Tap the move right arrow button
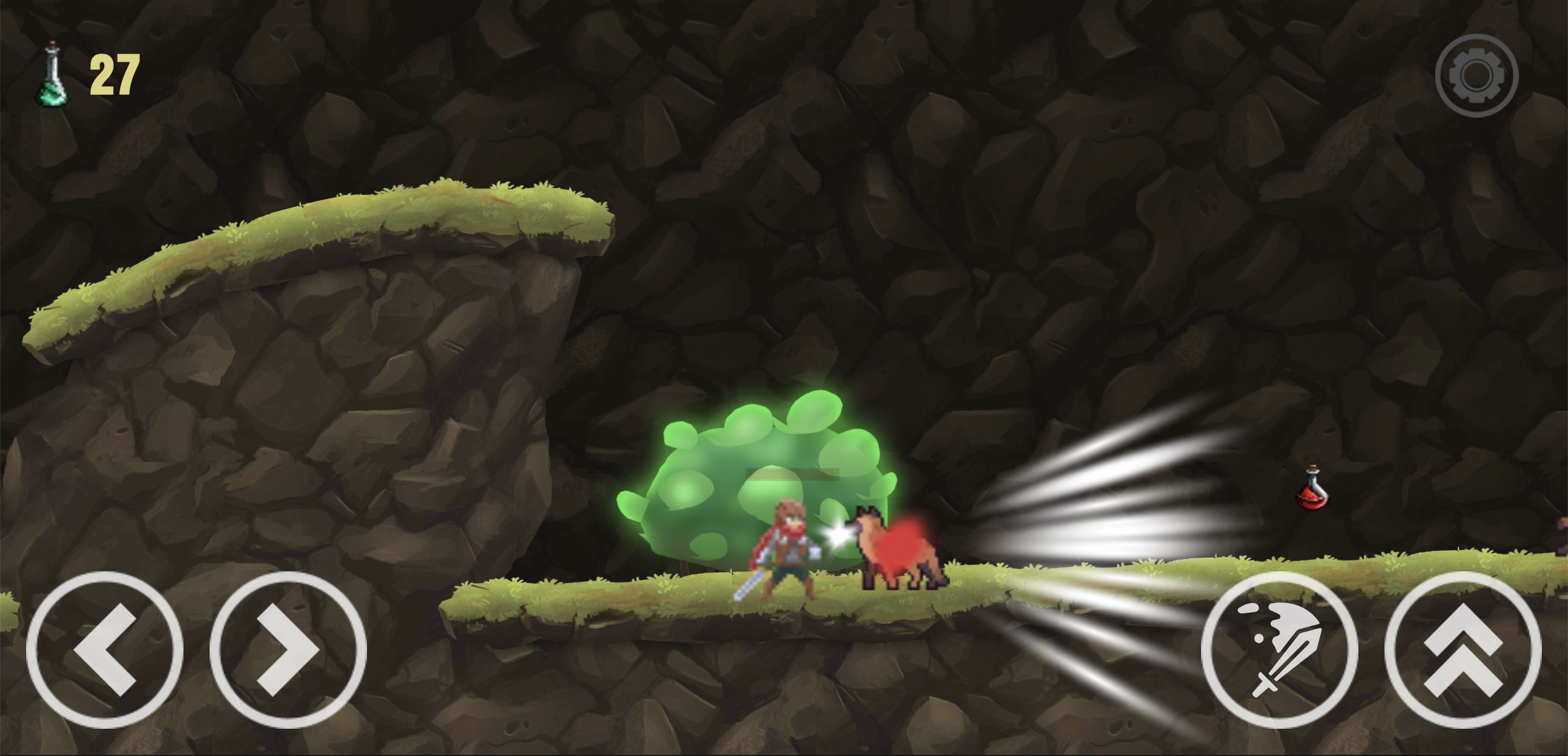 288,649
